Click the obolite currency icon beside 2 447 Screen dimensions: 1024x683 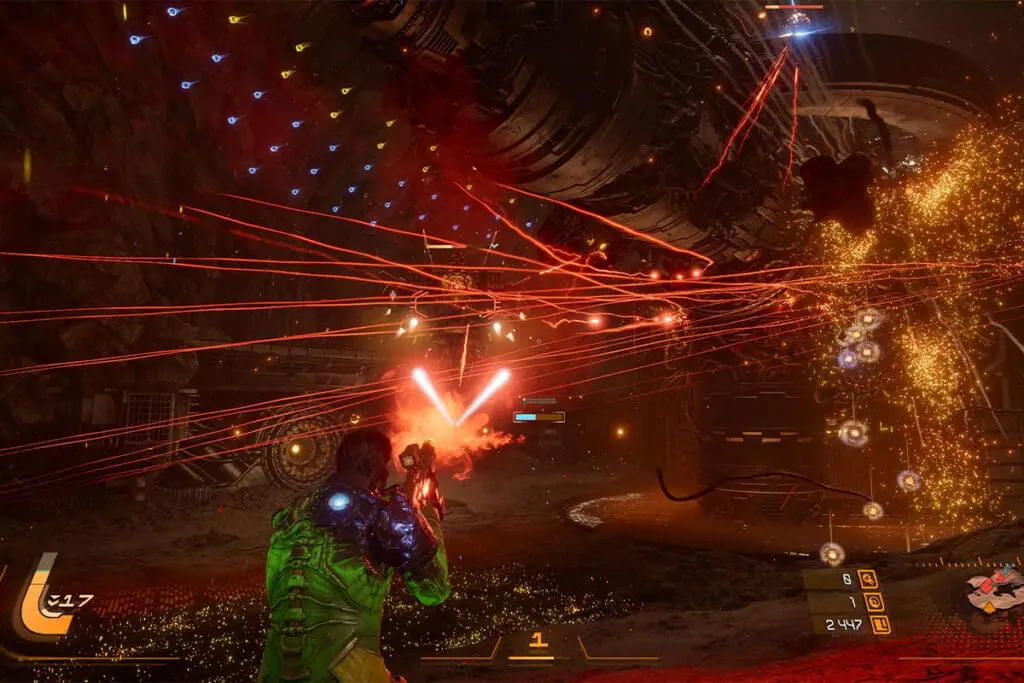coord(880,625)
